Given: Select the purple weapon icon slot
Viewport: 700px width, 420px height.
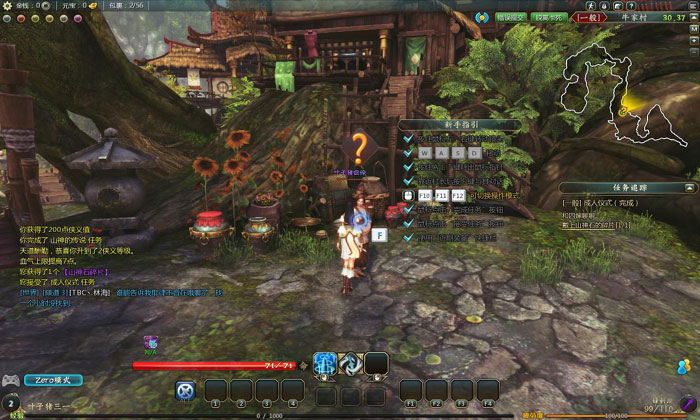Looking at the screenshot, I should coord(151,343).
